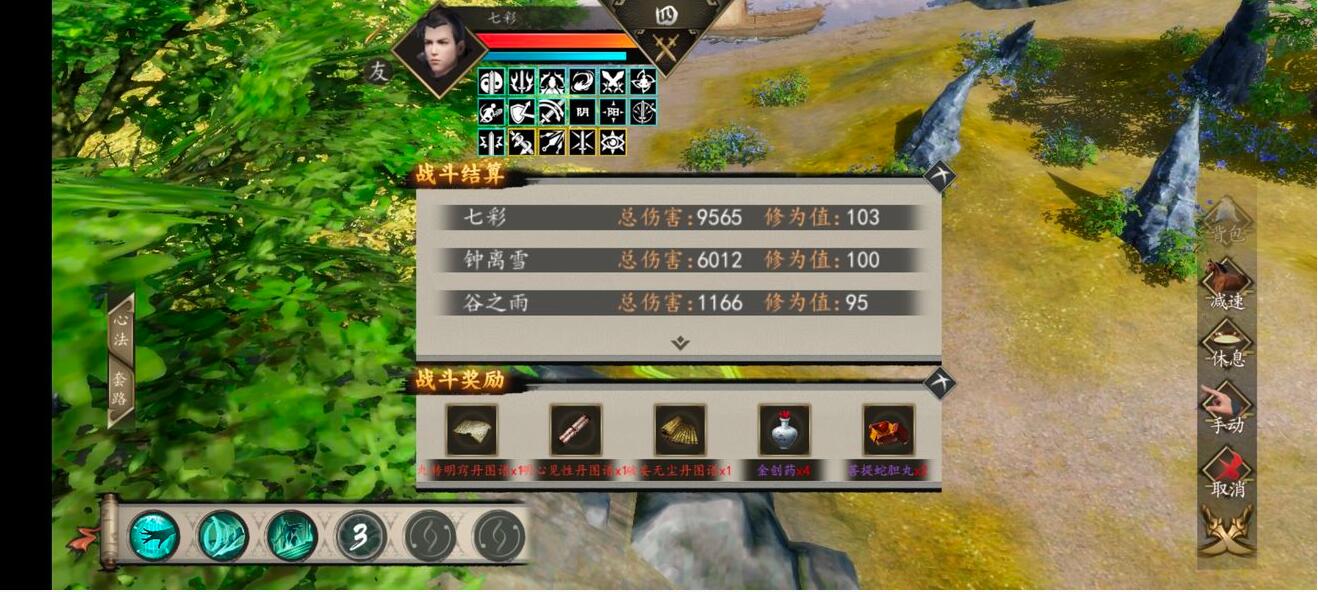Select the 七彩 damage row
Screen dimensions: 1318x592
(x=678, y=217)
